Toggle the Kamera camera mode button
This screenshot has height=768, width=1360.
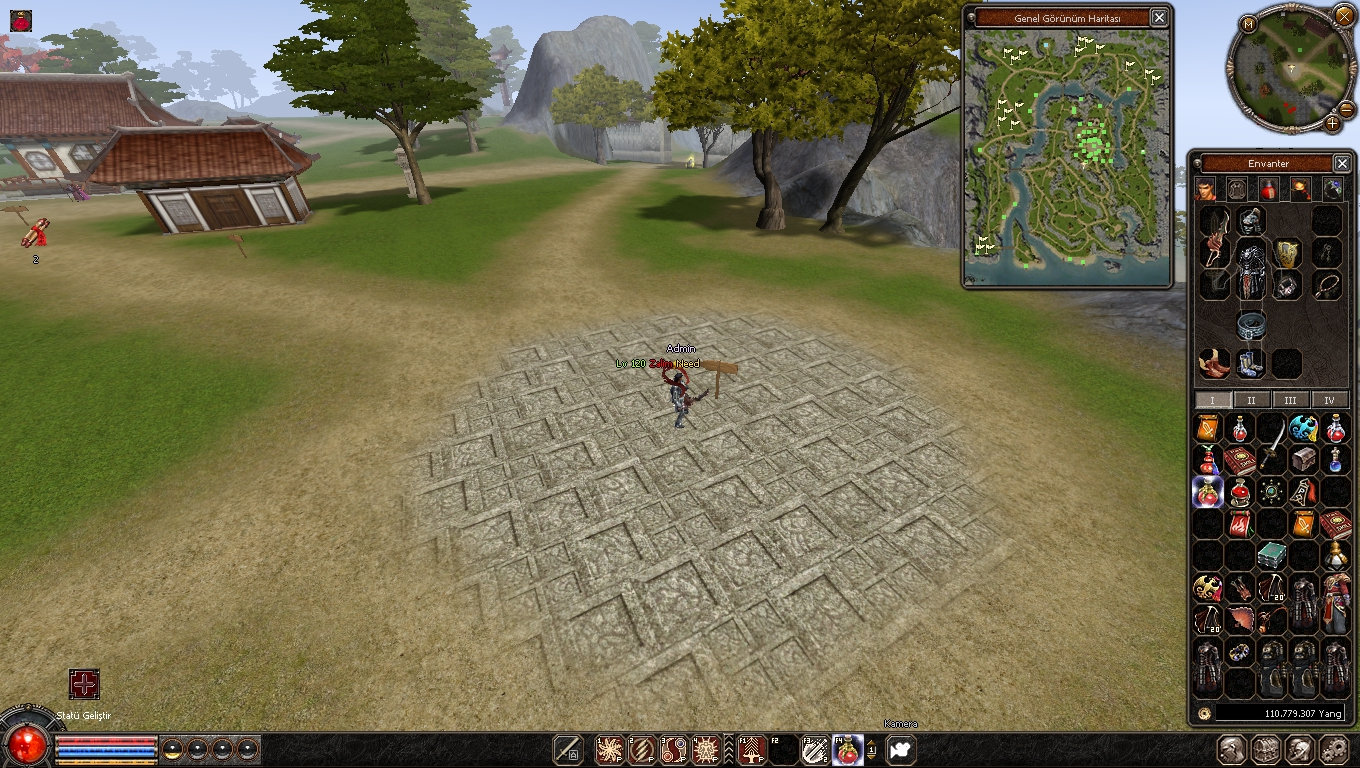pos(901,749)
